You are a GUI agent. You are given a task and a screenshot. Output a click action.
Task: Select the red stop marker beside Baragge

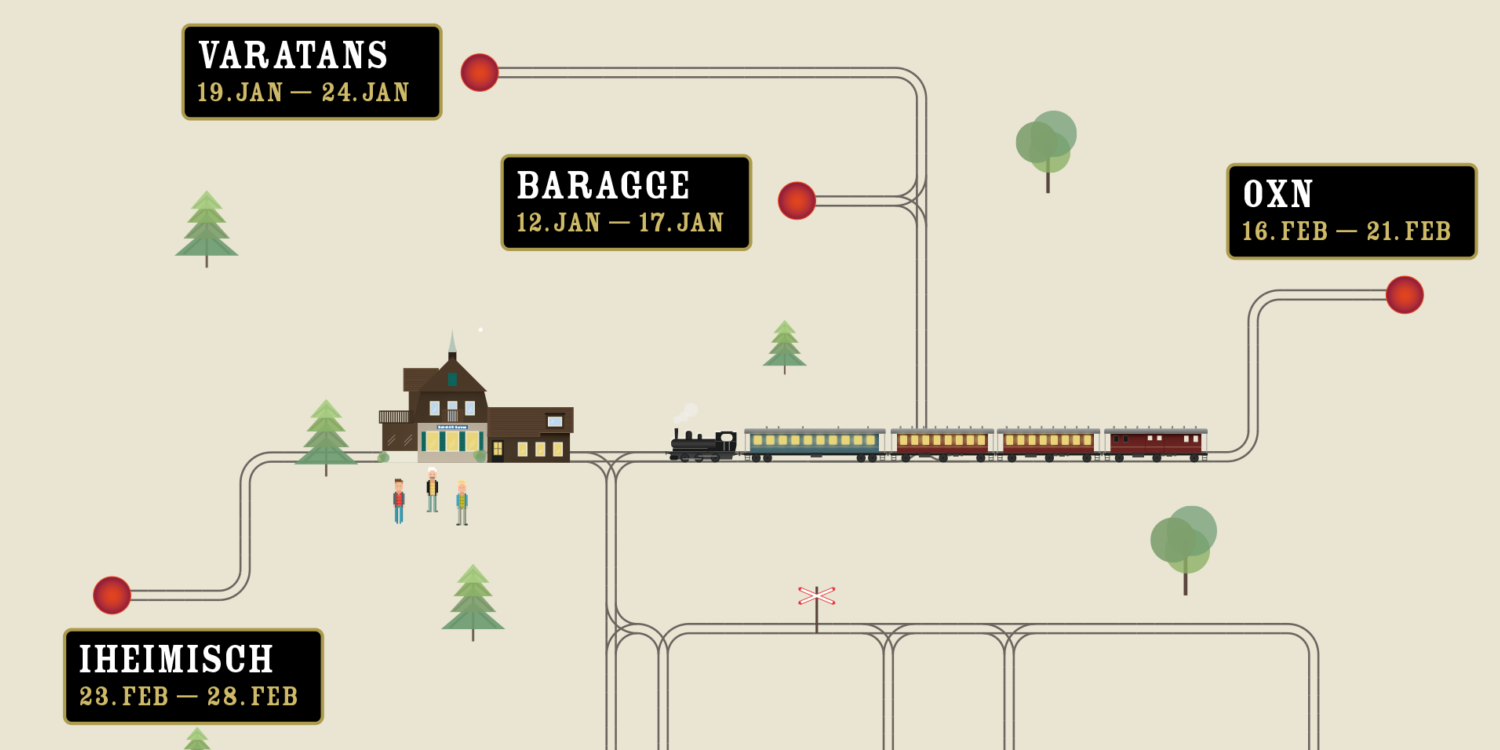coord(797,201)
